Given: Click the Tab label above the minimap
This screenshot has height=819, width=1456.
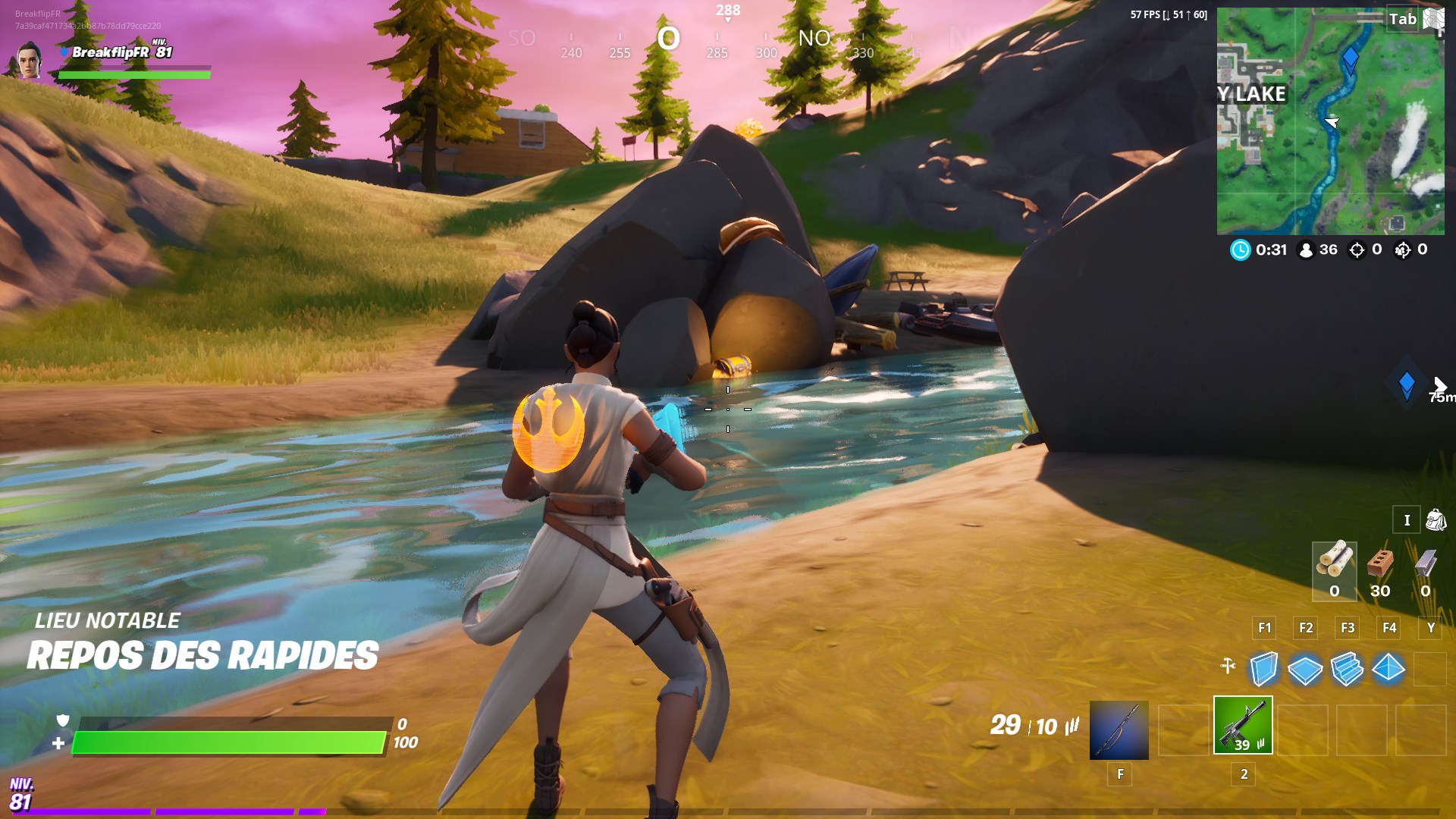Looking at the screenshot, I should tap(1404, 19).
